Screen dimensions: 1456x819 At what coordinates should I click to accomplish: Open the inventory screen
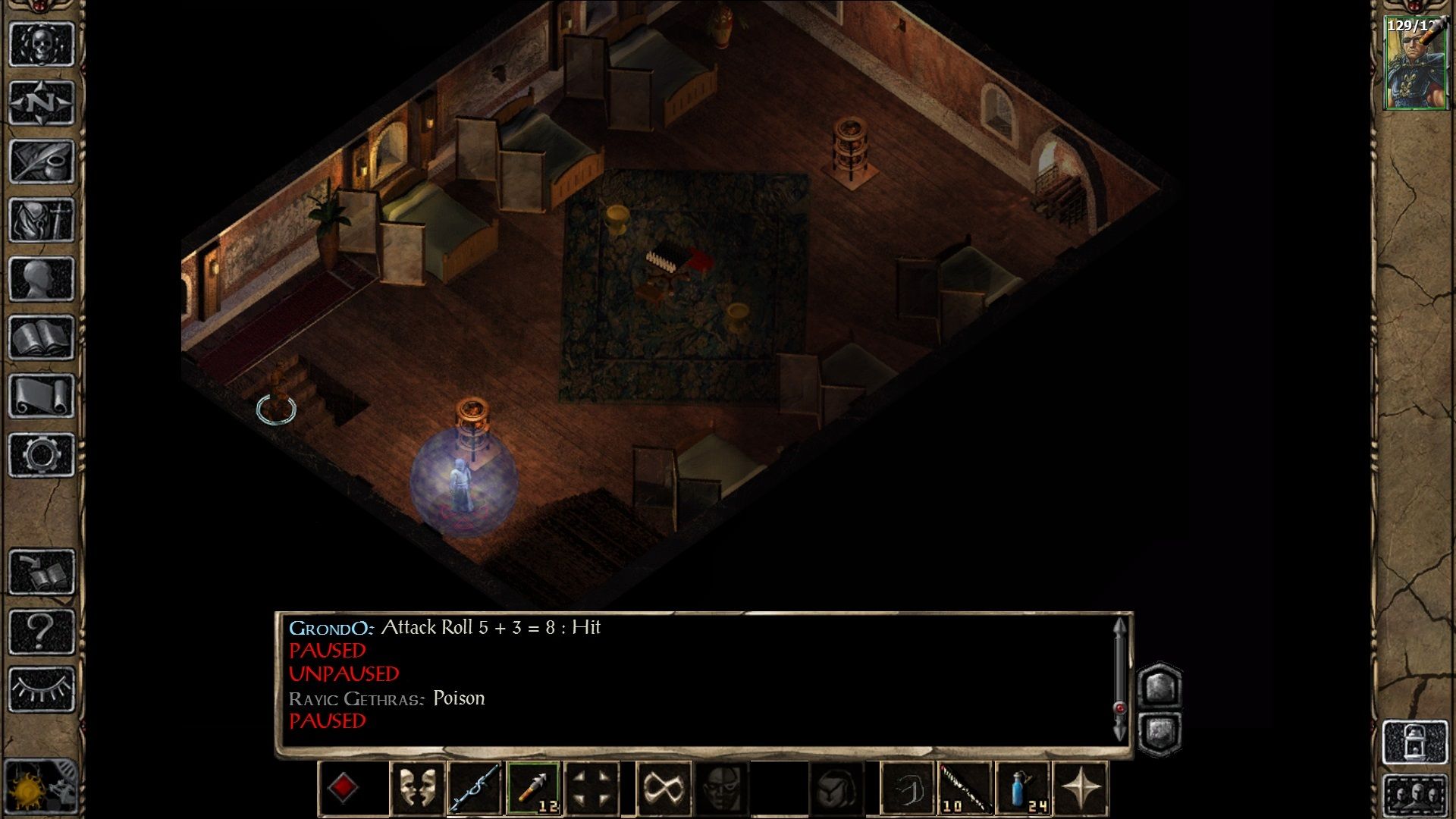point(41,220)
